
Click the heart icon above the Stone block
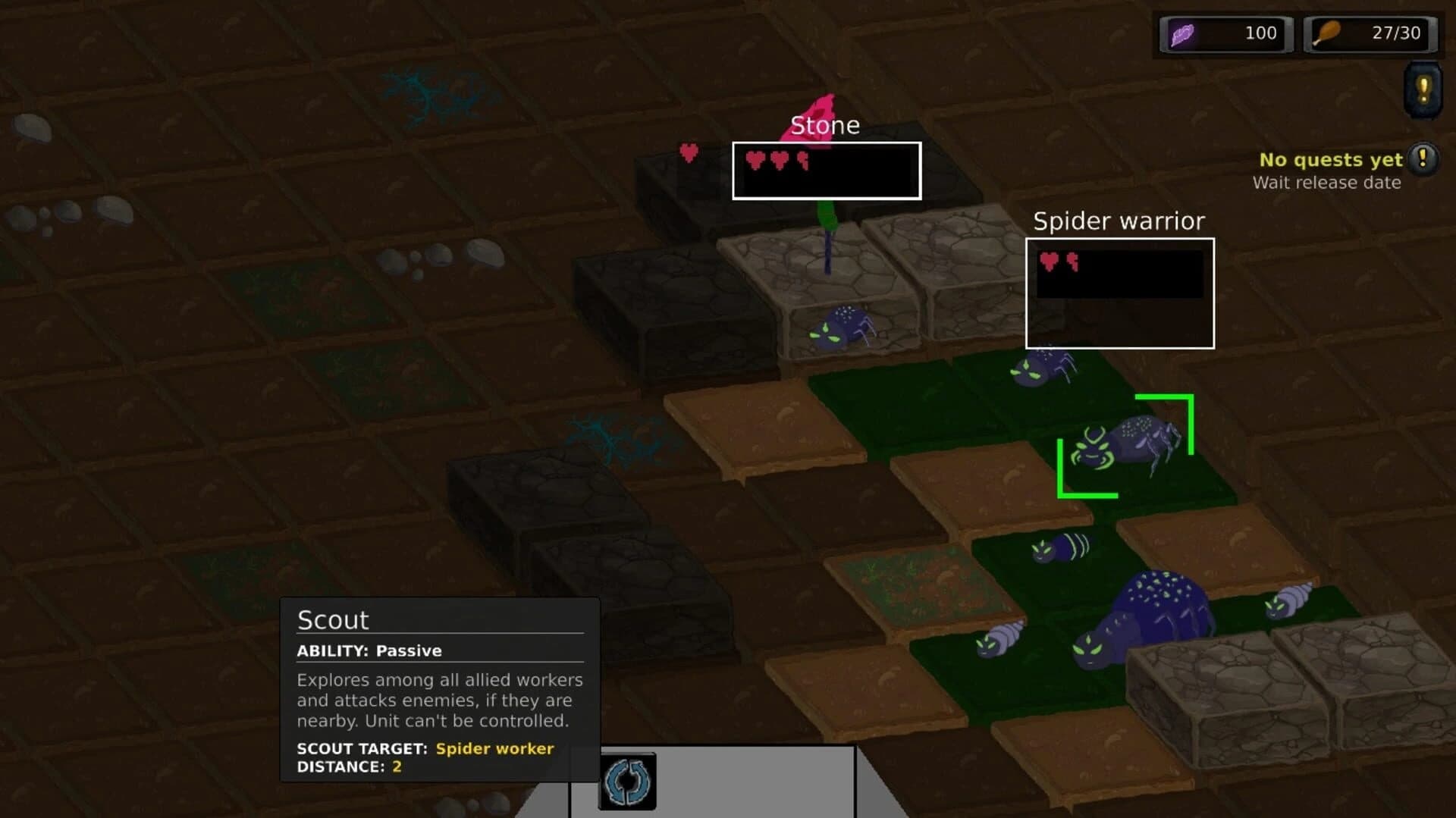coord(689,152)
